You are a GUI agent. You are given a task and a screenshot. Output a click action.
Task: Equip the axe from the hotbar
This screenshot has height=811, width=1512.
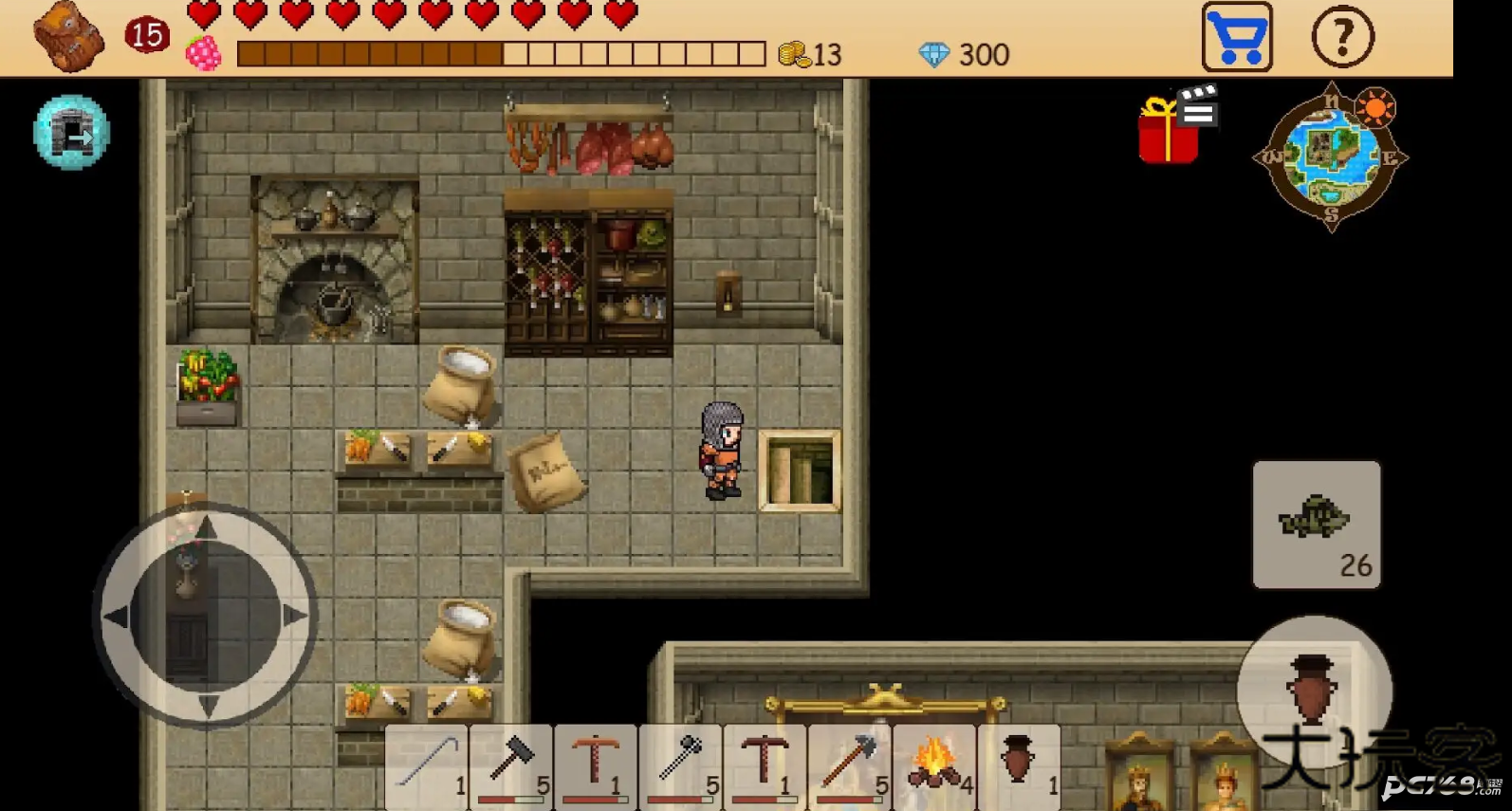pos(849,765)
